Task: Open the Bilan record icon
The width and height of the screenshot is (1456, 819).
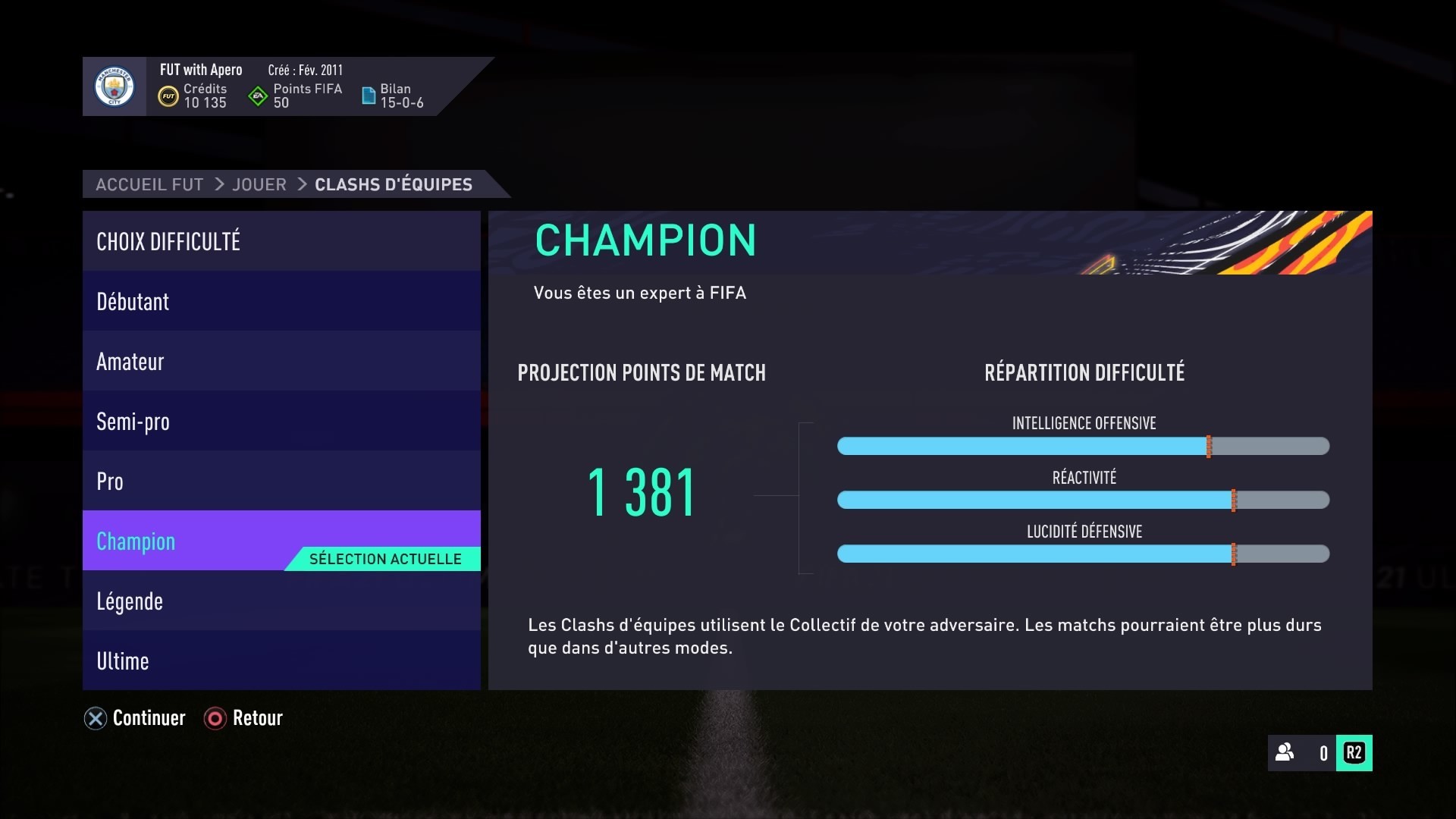Action: 369,96
